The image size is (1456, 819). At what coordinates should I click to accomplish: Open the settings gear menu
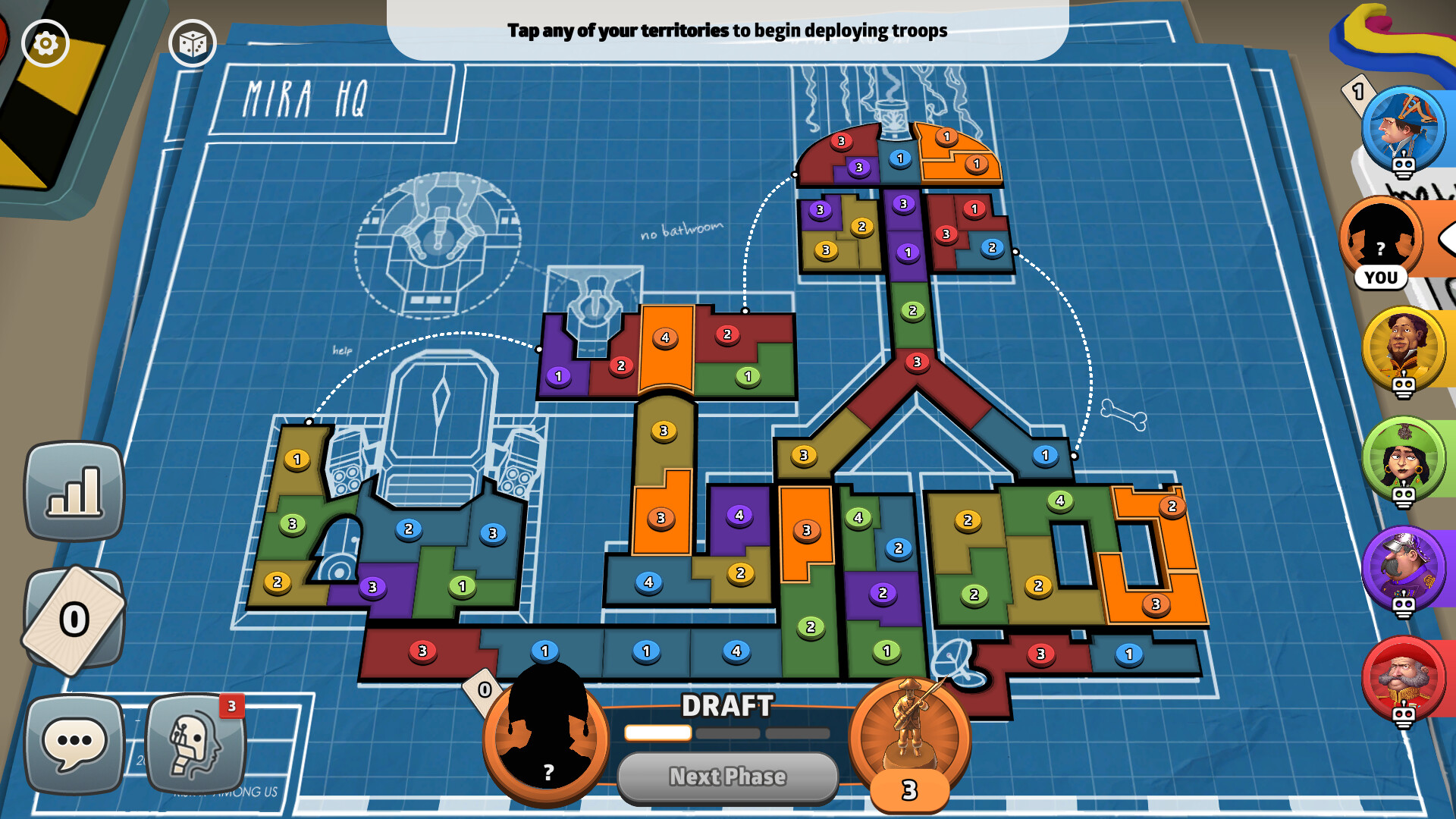pos(45,44)
